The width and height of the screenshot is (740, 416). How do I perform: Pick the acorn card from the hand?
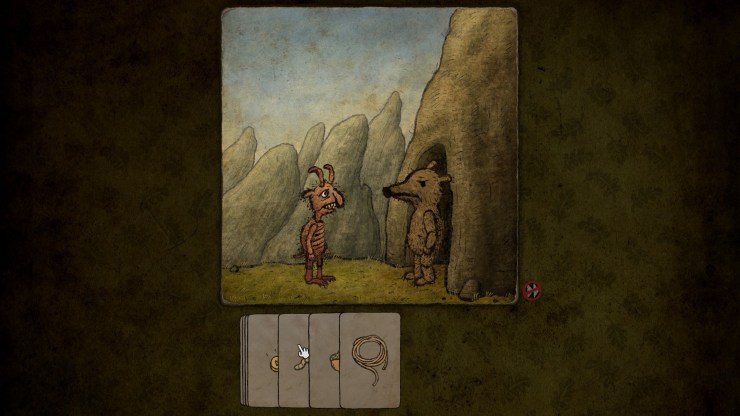(x=325, y=361)
